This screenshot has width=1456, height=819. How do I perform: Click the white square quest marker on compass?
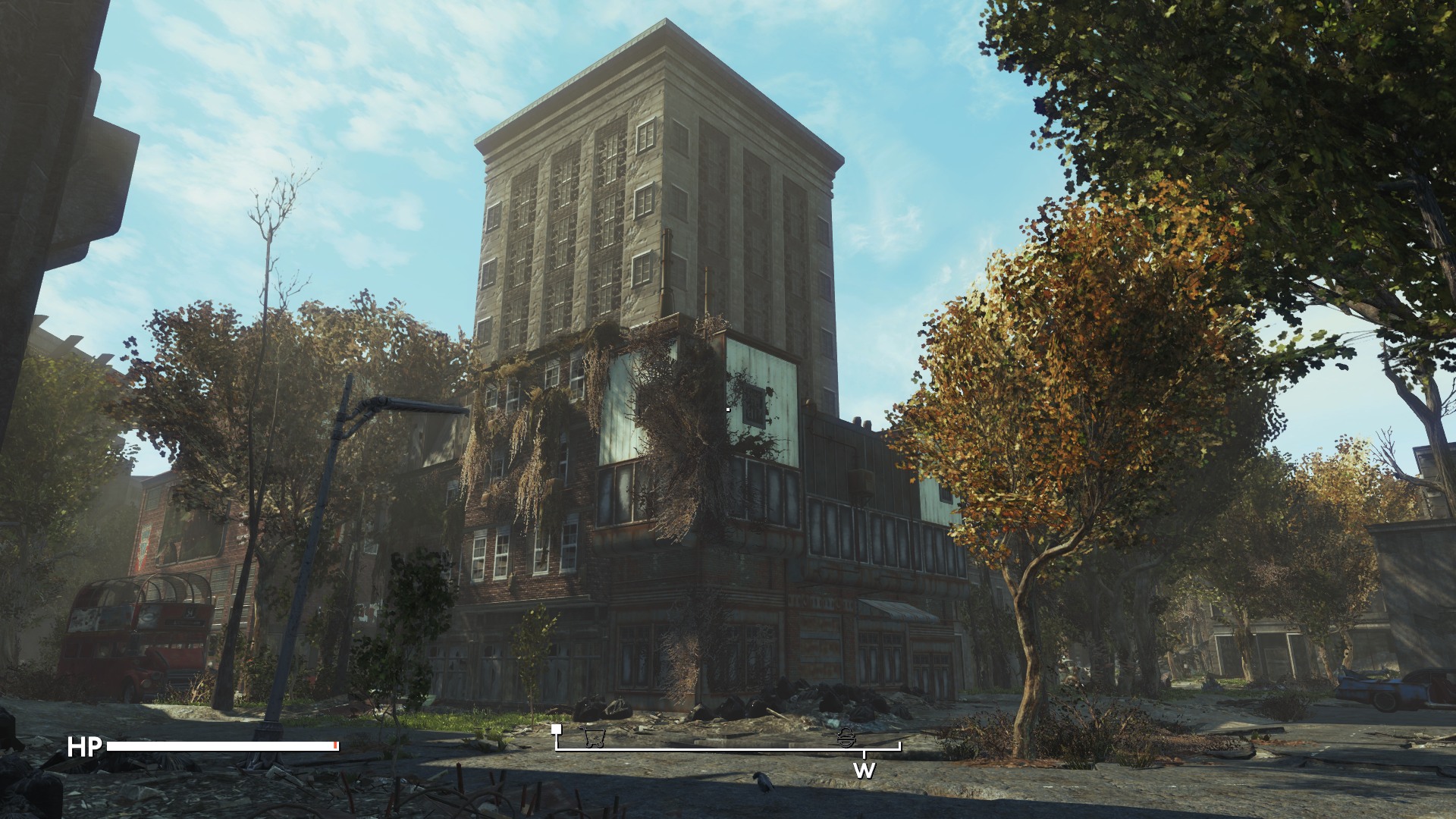(x=557, y=730)
